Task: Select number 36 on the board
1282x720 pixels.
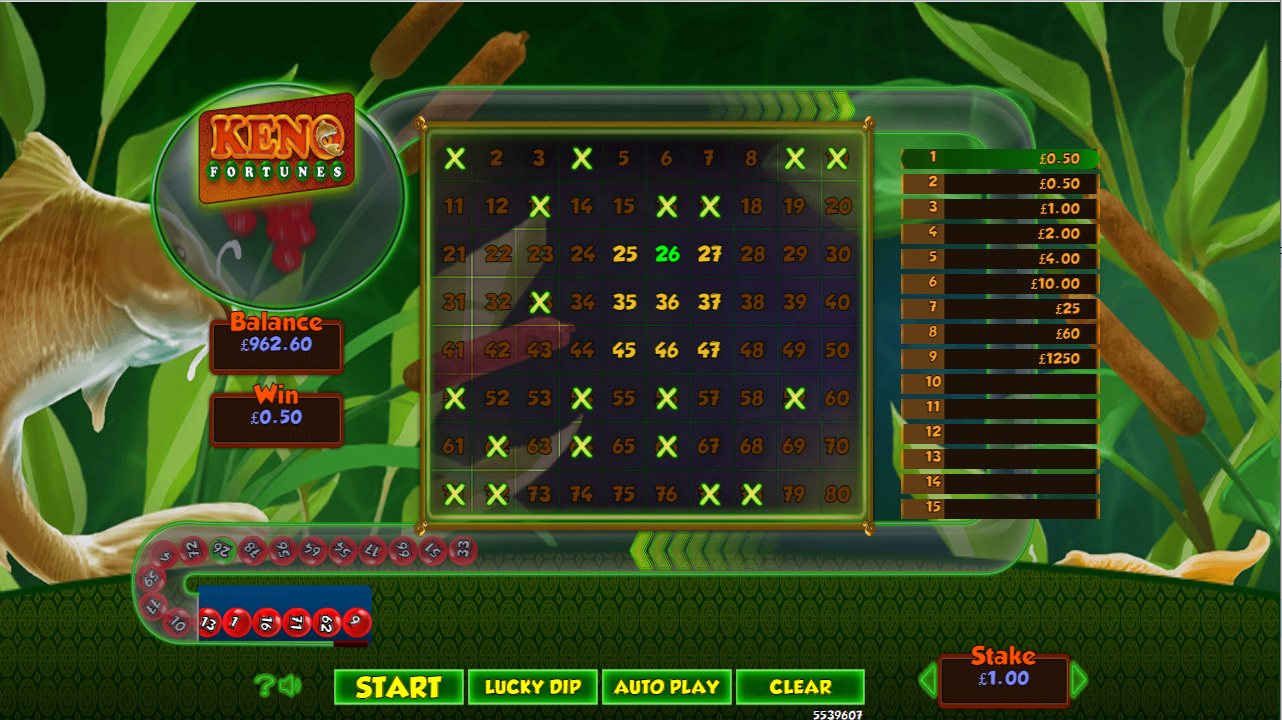Action: (667, 302)
